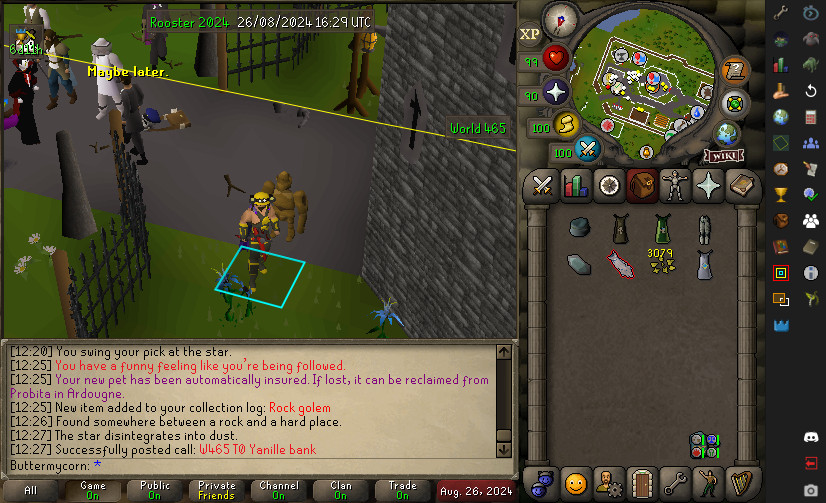Open the world map globe
Screen dimensions: 826x503
(727, 134)
